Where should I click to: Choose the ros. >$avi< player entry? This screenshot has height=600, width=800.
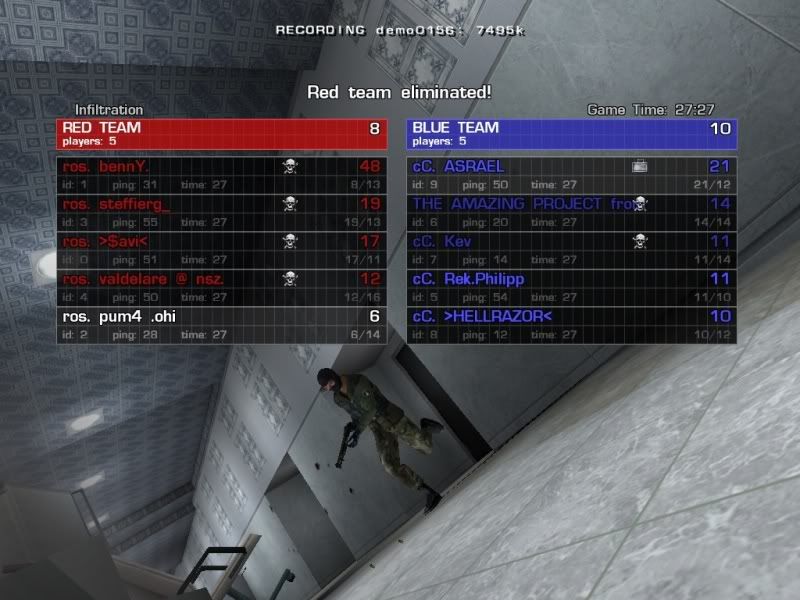[220, 250]
